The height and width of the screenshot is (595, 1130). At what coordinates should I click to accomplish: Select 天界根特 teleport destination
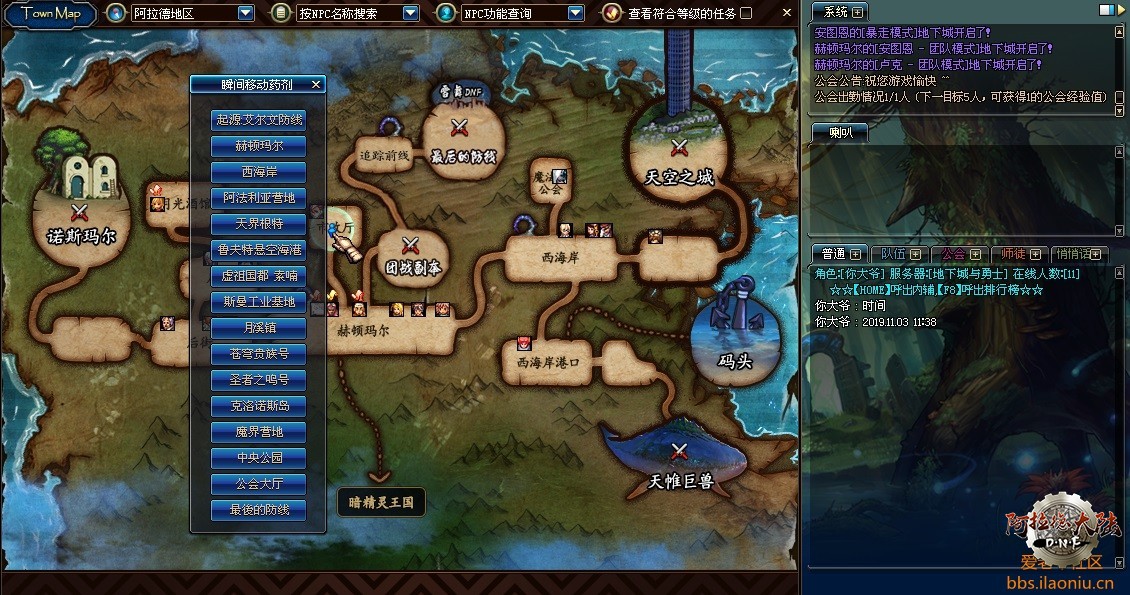259,224
